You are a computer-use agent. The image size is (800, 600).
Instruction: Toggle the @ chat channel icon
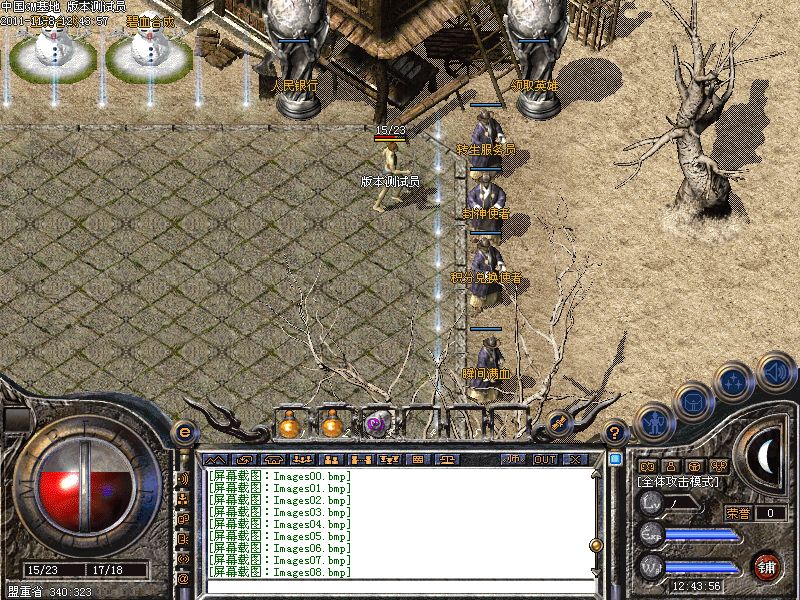[x=183, y=579]
